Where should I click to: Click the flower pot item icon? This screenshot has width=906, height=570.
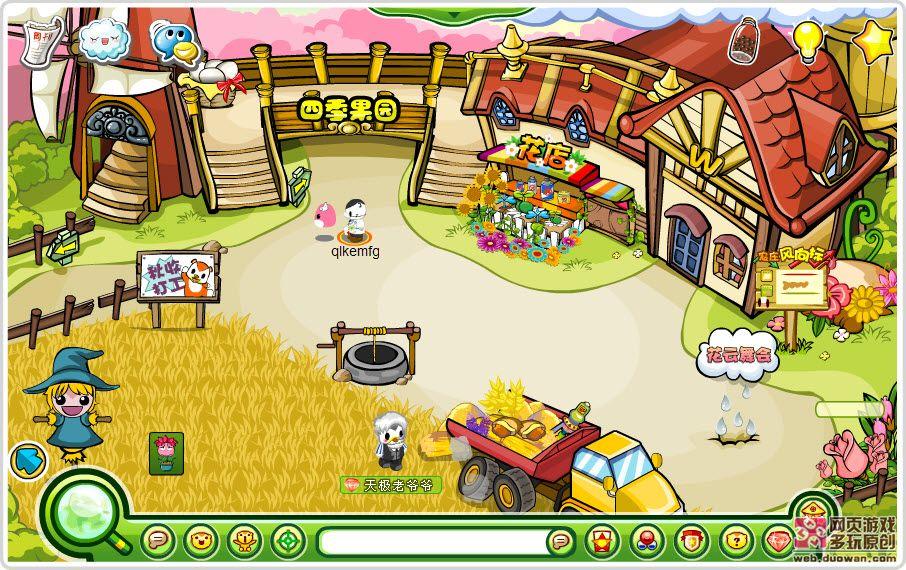165,452
